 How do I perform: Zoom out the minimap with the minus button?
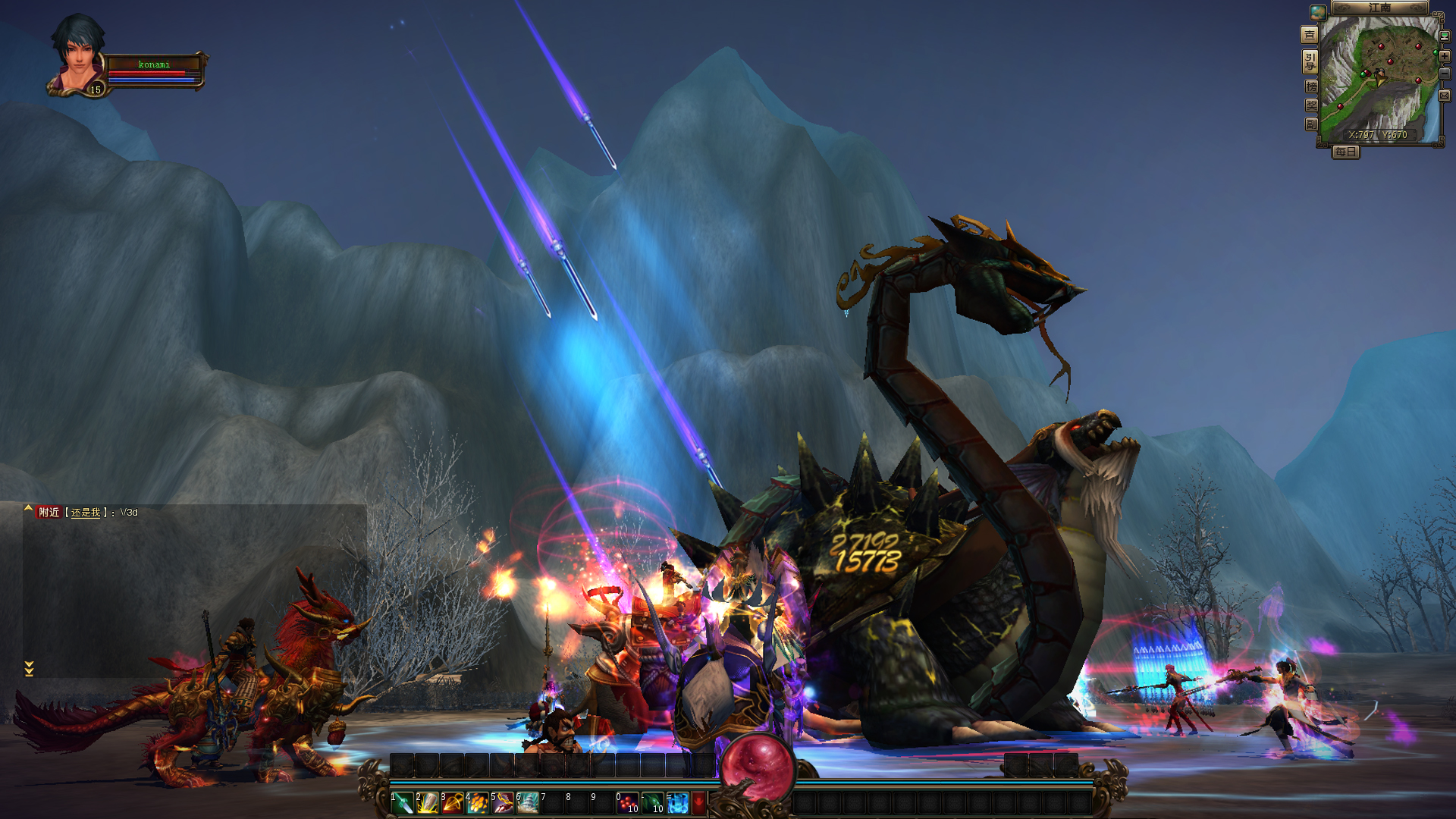(1445, 74)
